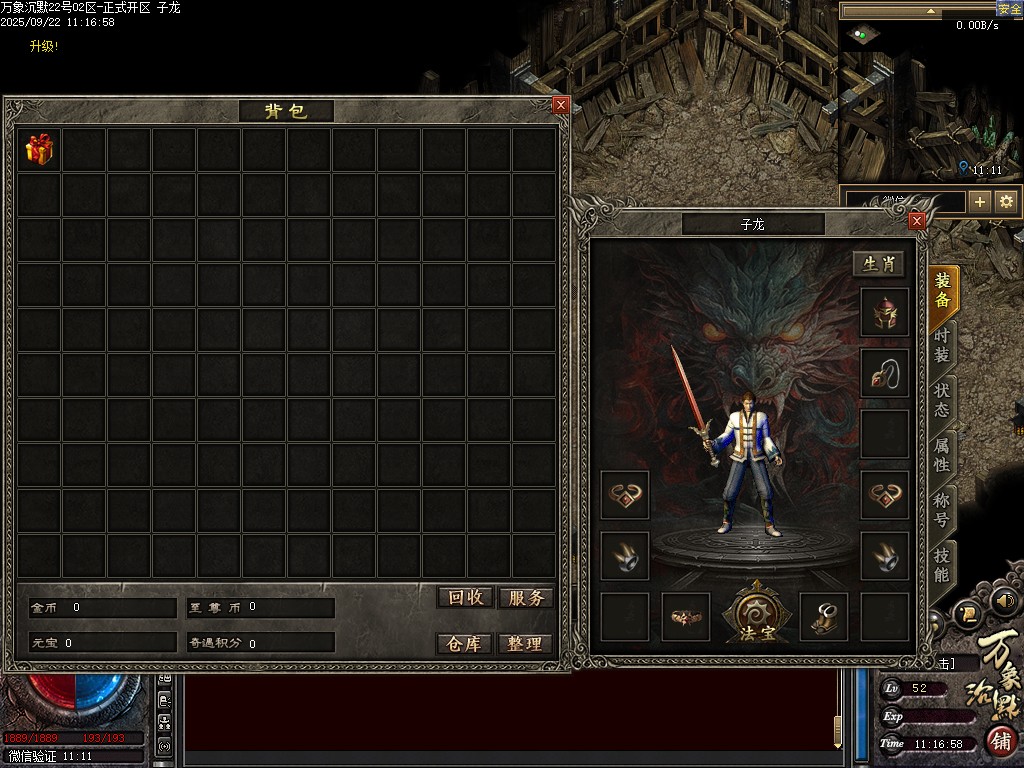
Task: Select the equipped necklace slot
Action: pos(885,373)
